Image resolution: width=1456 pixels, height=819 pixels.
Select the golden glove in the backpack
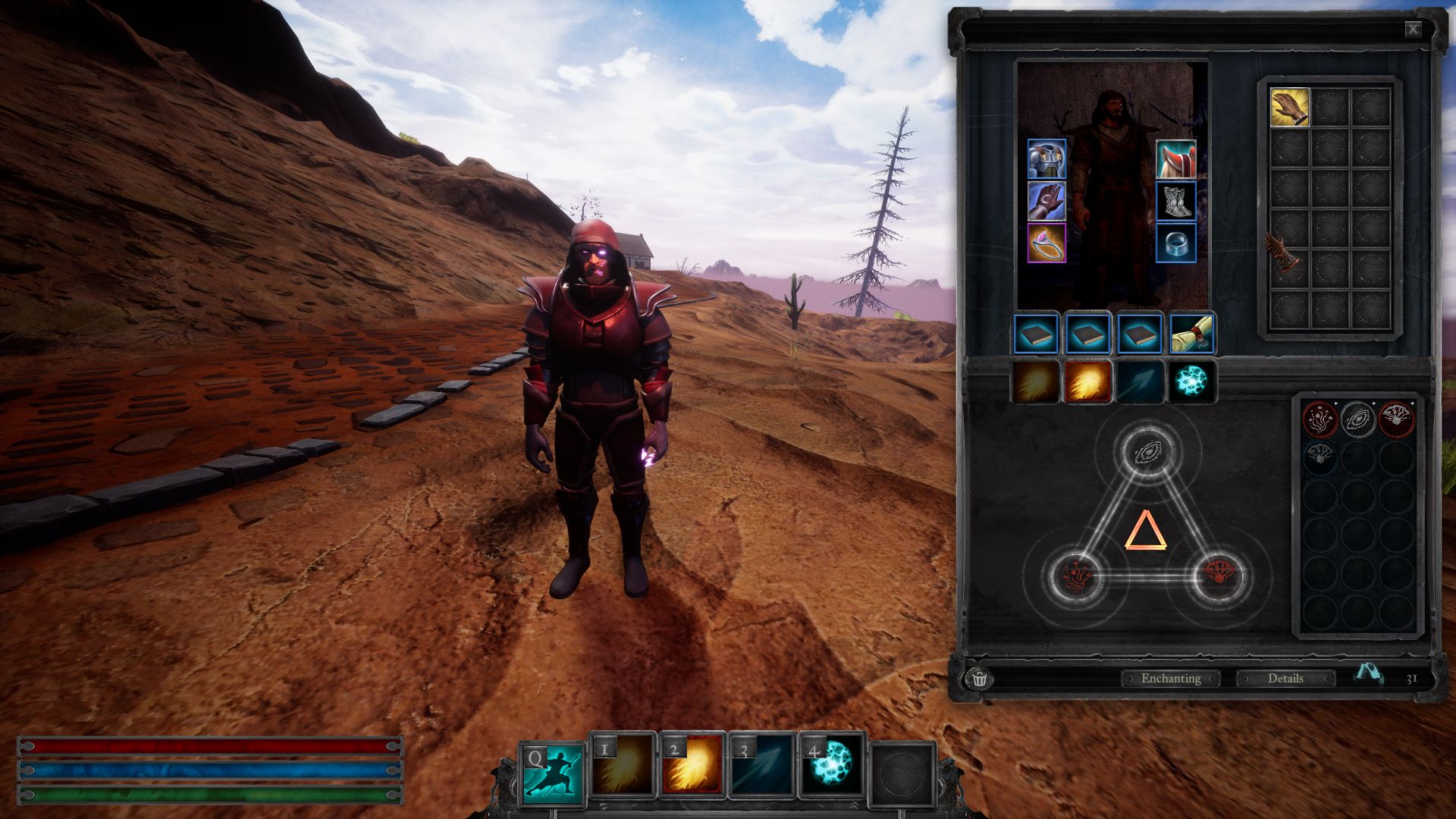1289,107
